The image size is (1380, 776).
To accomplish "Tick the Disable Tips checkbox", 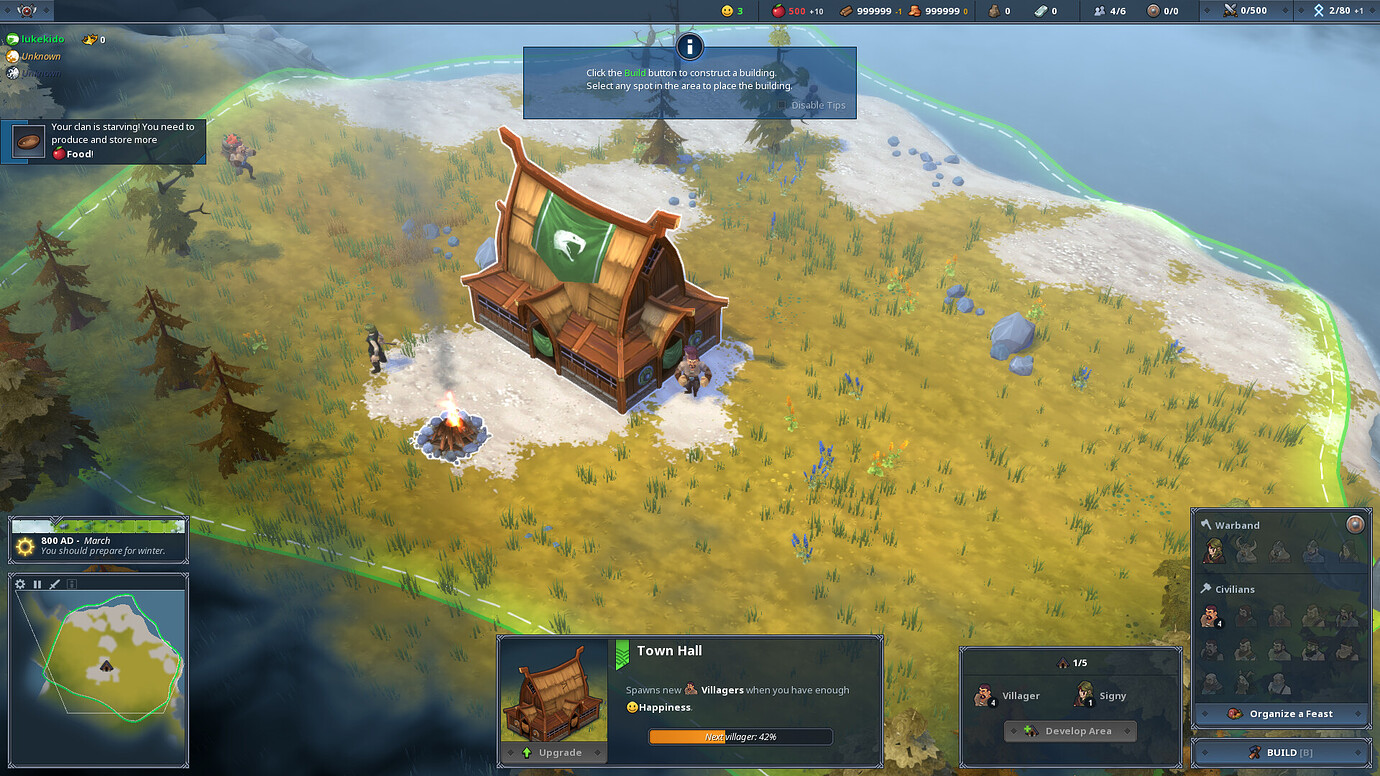I will point(783,105).
